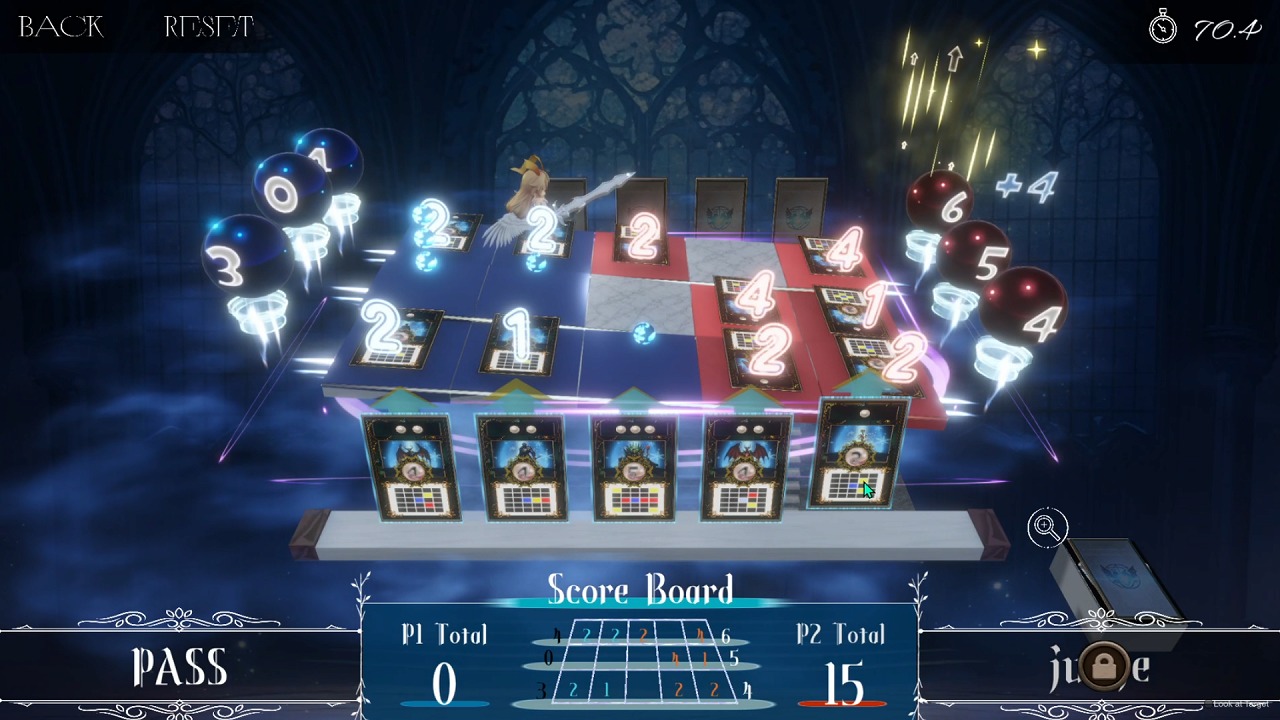The height and width of the screenshot is (720, 1280).
Task: Pass the turn with PASS
Action: point(180,668)
